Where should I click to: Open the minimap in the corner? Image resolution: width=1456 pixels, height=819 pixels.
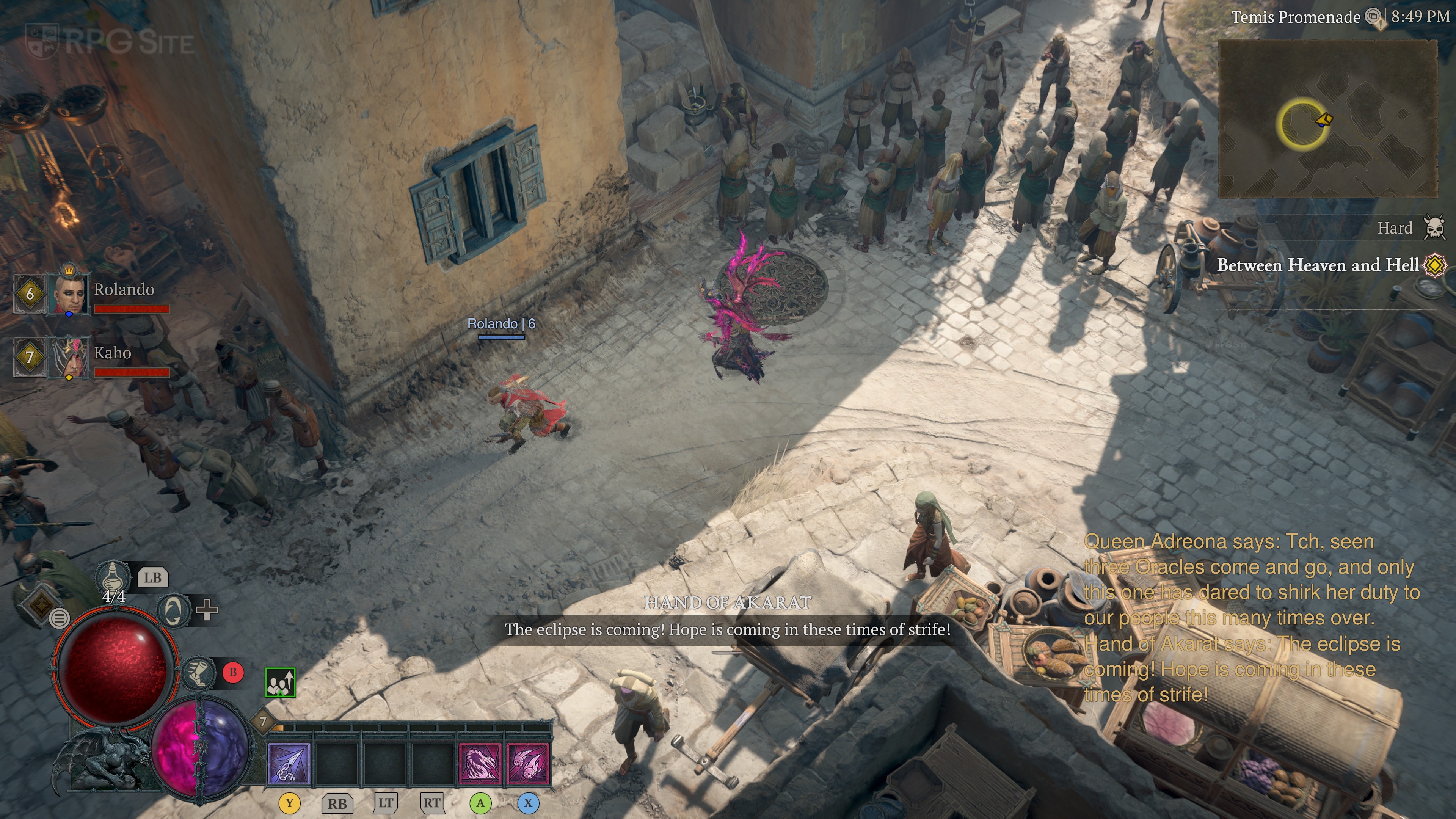tap(1327, 119)
